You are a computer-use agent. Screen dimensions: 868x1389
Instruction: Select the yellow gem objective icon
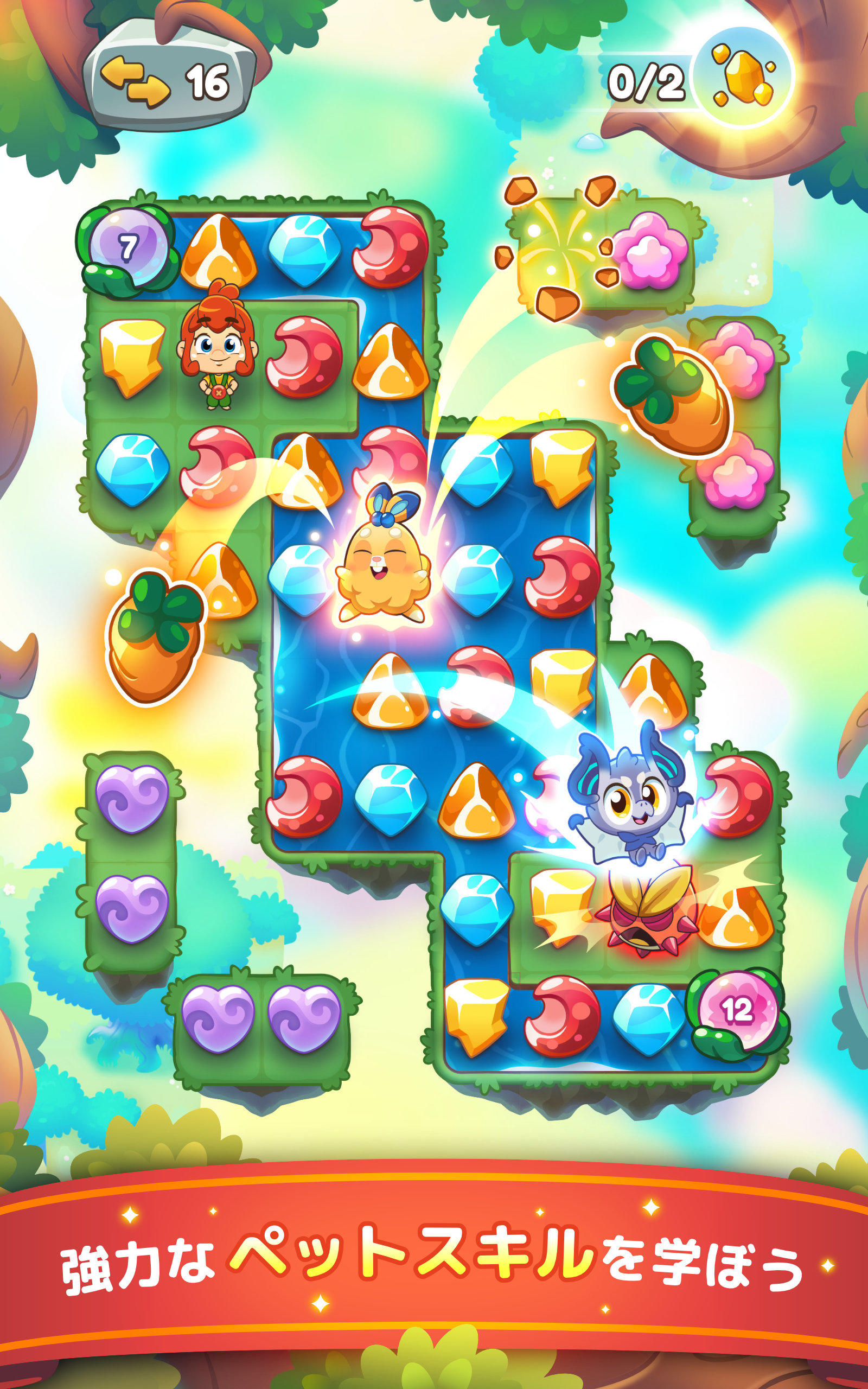(x=741, y=78)
